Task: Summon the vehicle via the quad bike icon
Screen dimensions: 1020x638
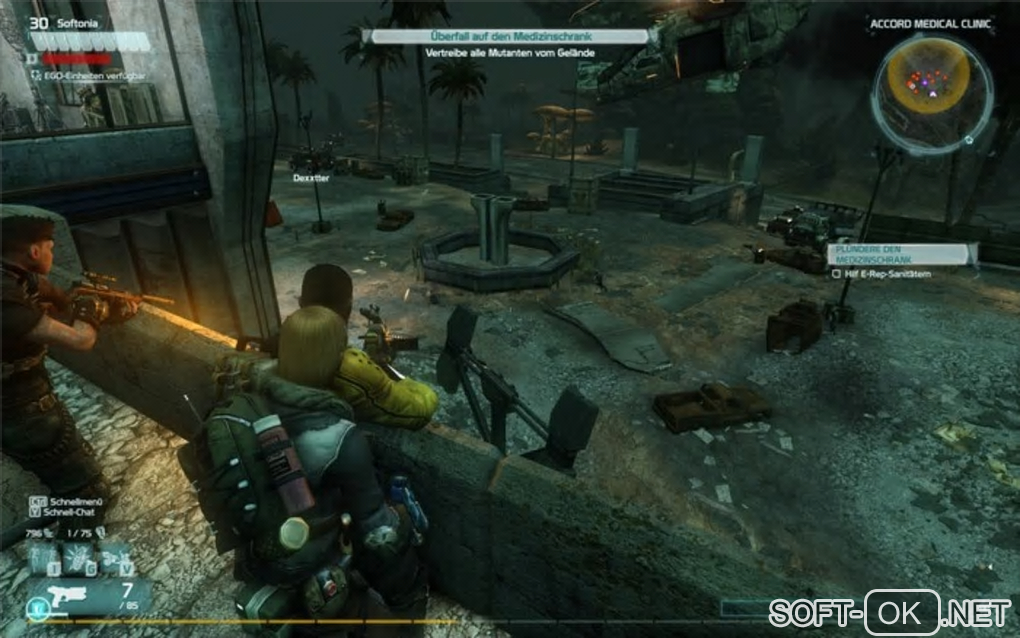Action: coord(115,559)
